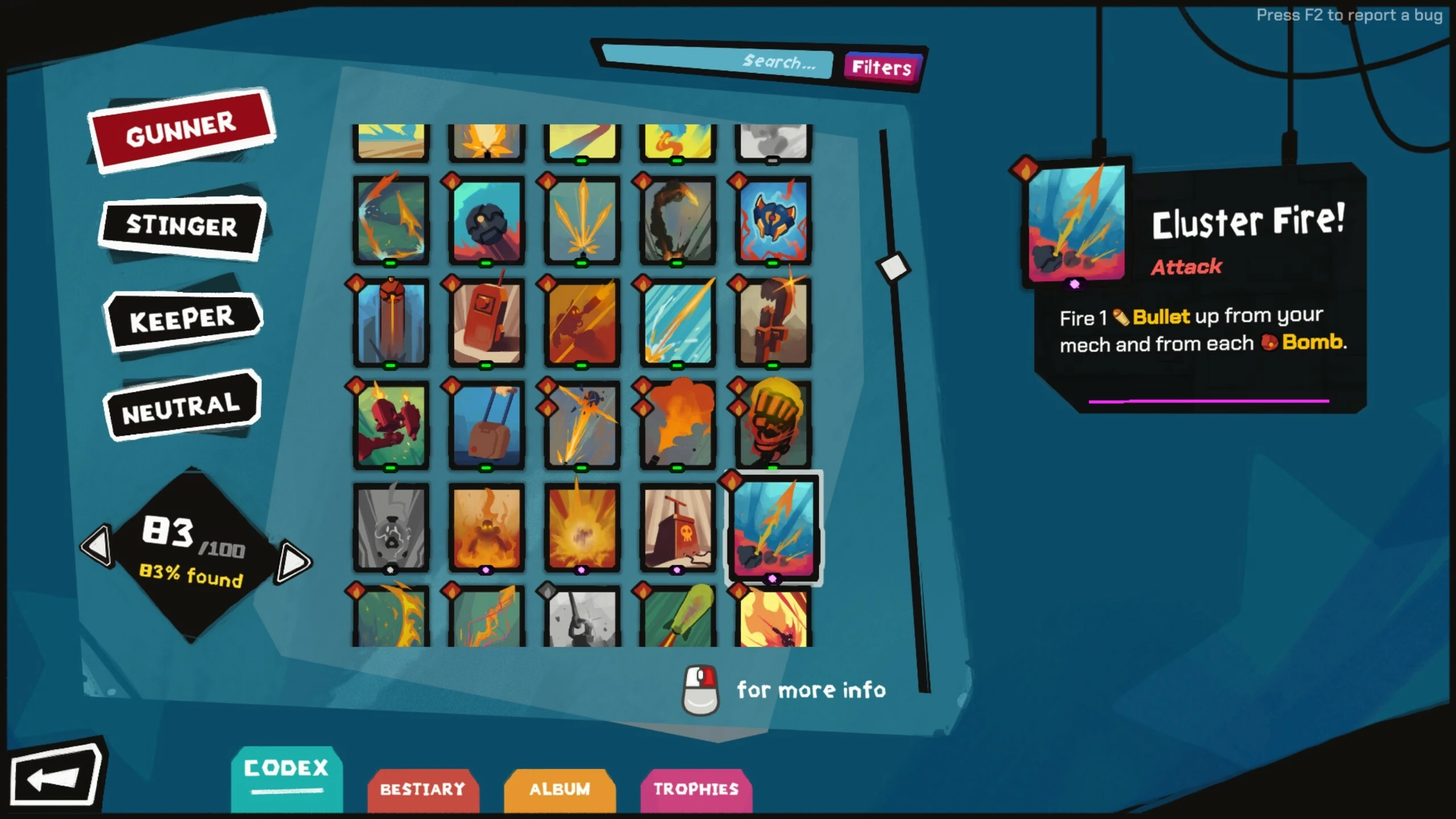
Task: Select the Gunner class category
Action: 181,130
